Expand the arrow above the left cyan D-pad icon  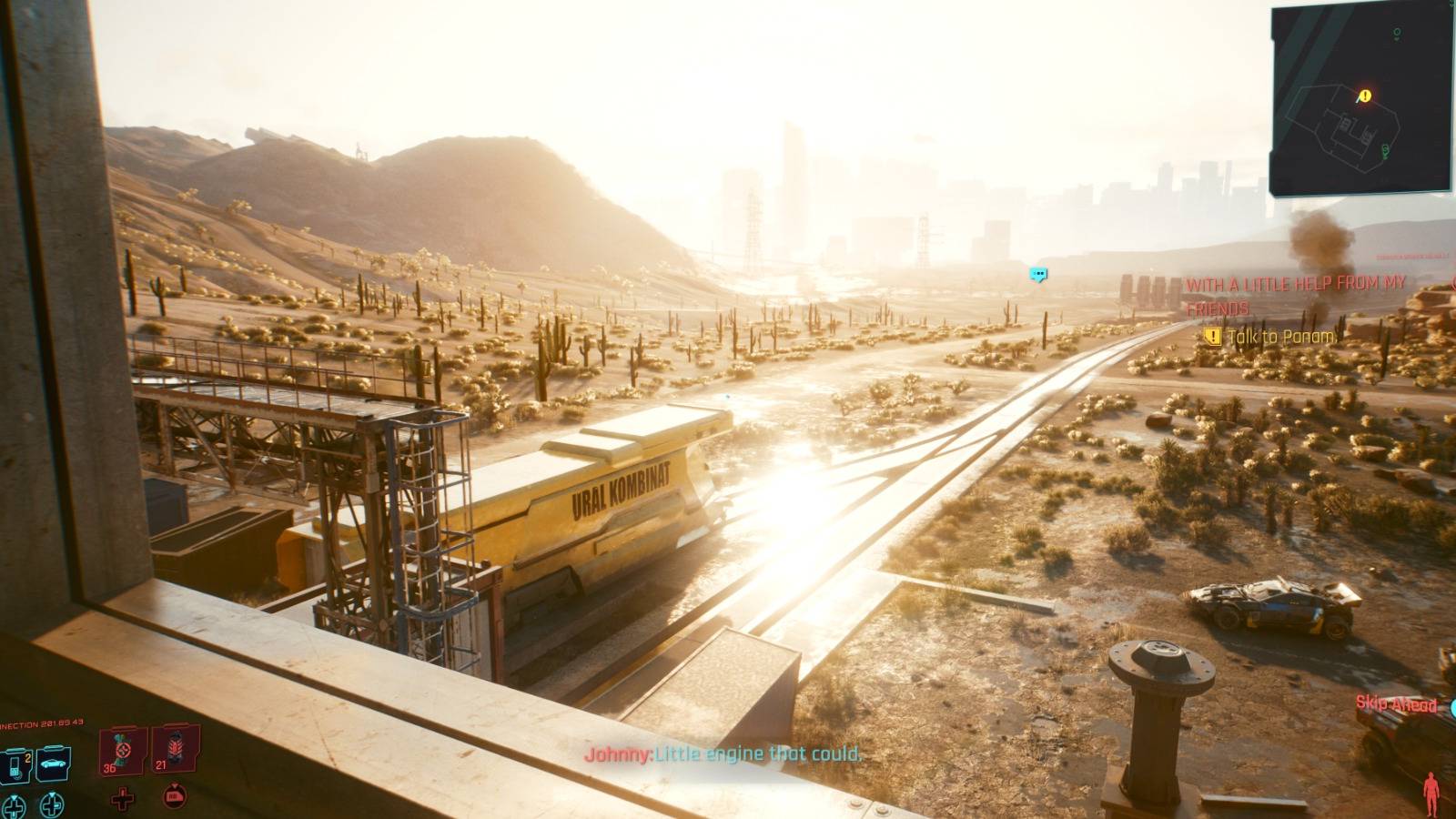14,796
